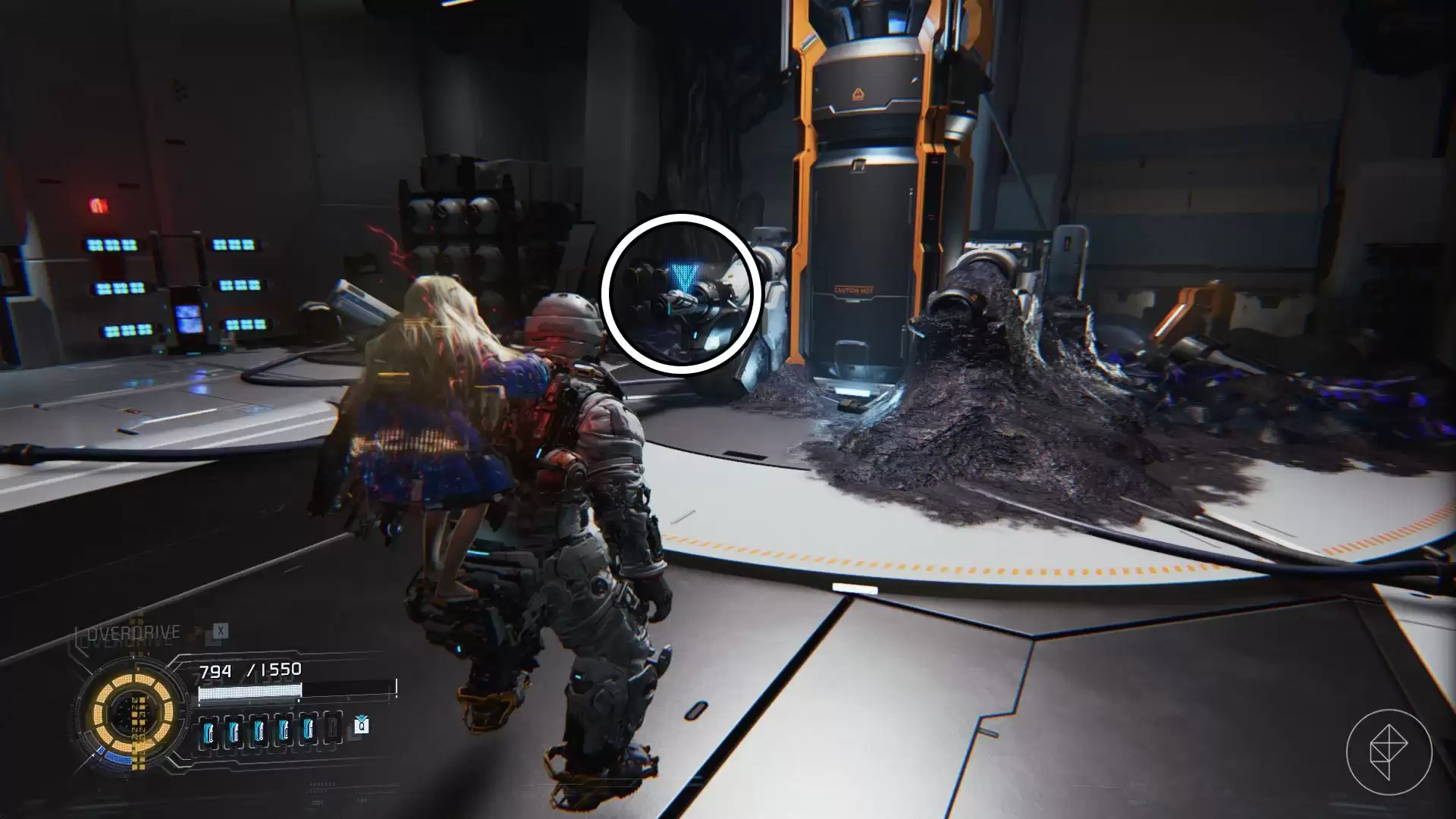
Task: Click the blue triangle item marker
Action: pyautogui.click(x=682, y=279)
